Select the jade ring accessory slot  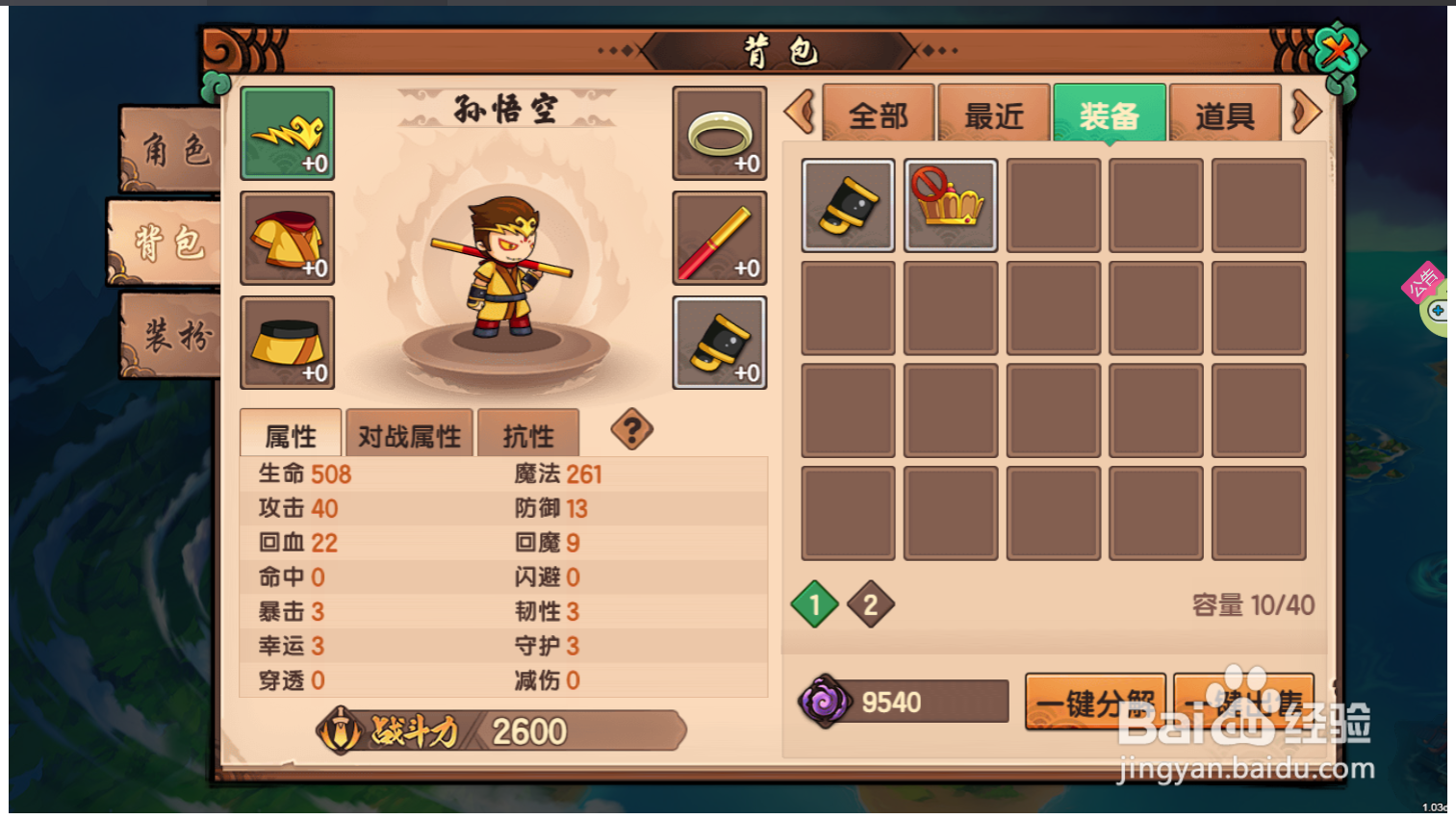coord(719,133)
